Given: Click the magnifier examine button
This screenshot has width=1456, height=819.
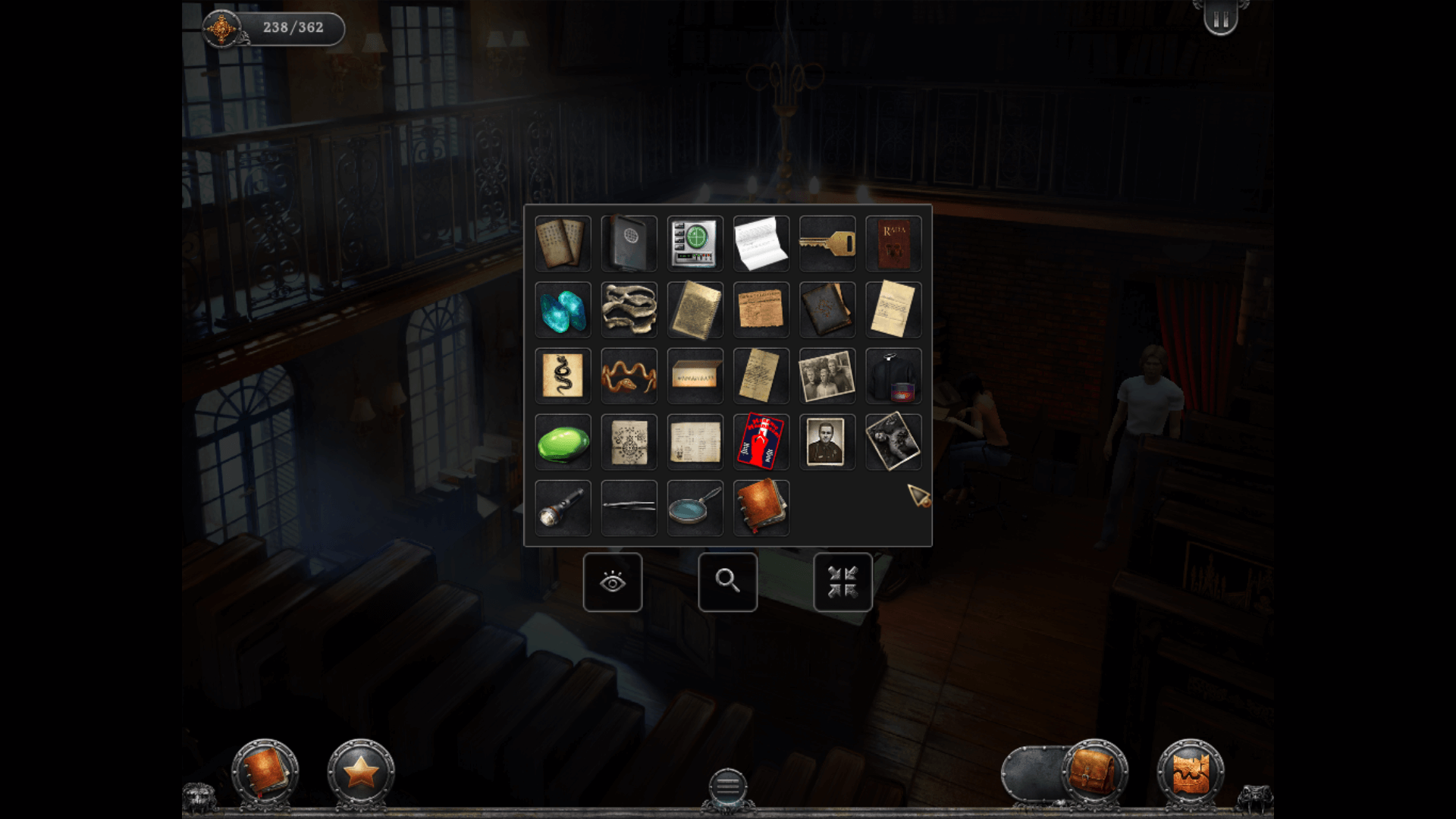Looking at the screenshot, I should pyautogui.click(x=728, y=582).
